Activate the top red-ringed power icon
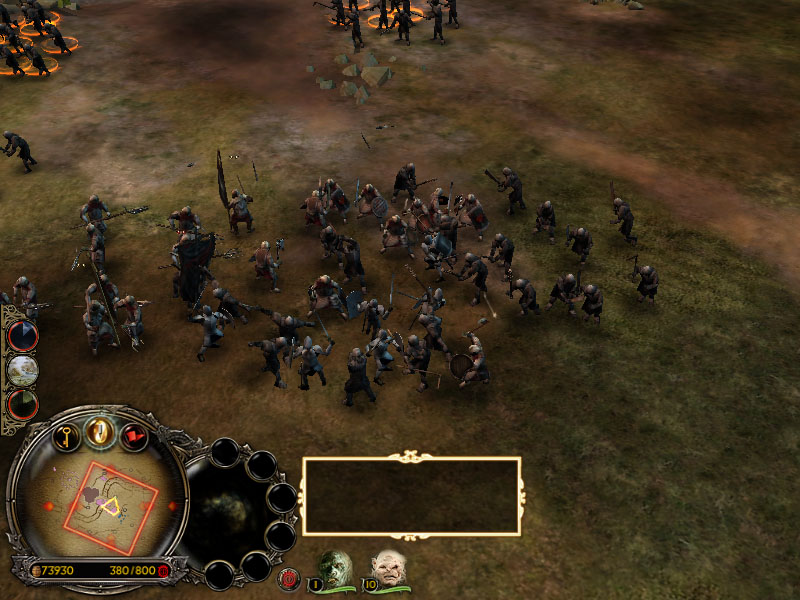 [x=22, y=336]
